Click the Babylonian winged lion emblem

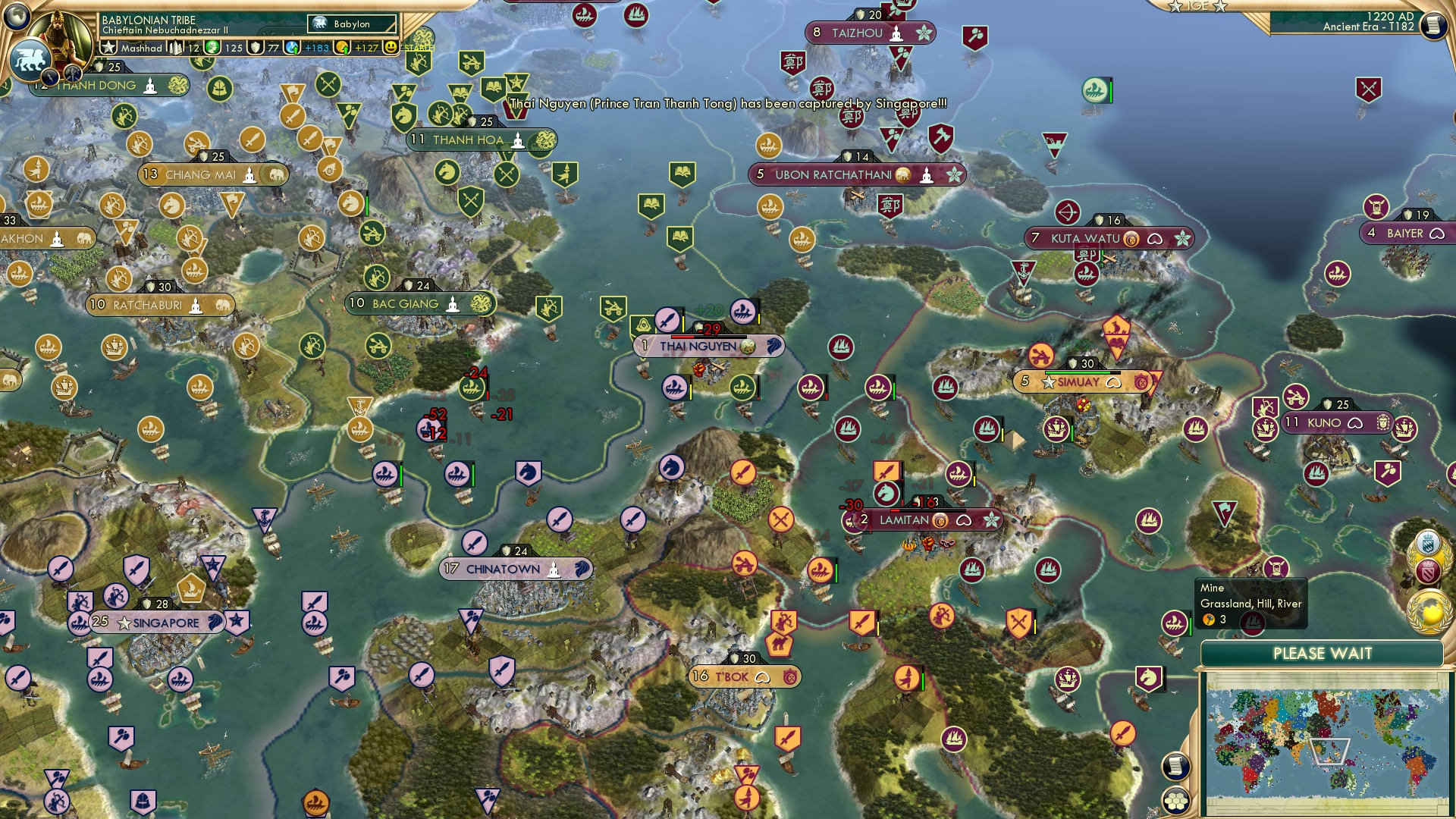coord(32,59)
